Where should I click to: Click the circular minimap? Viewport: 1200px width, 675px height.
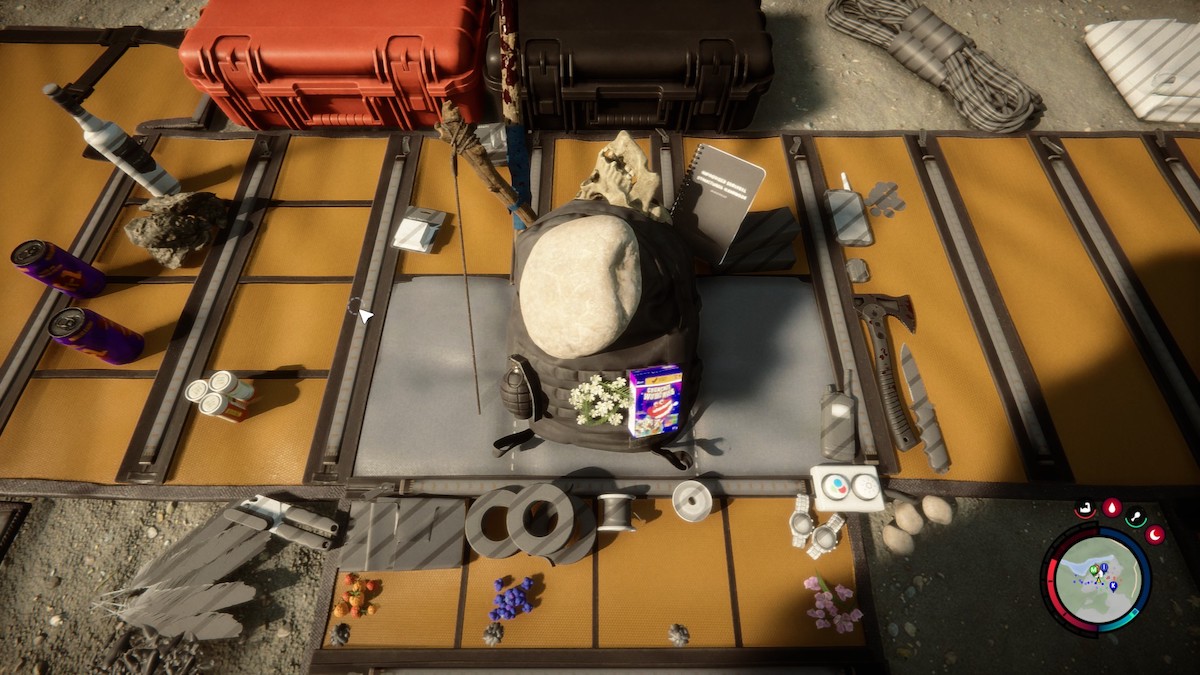coord(1097,581)
